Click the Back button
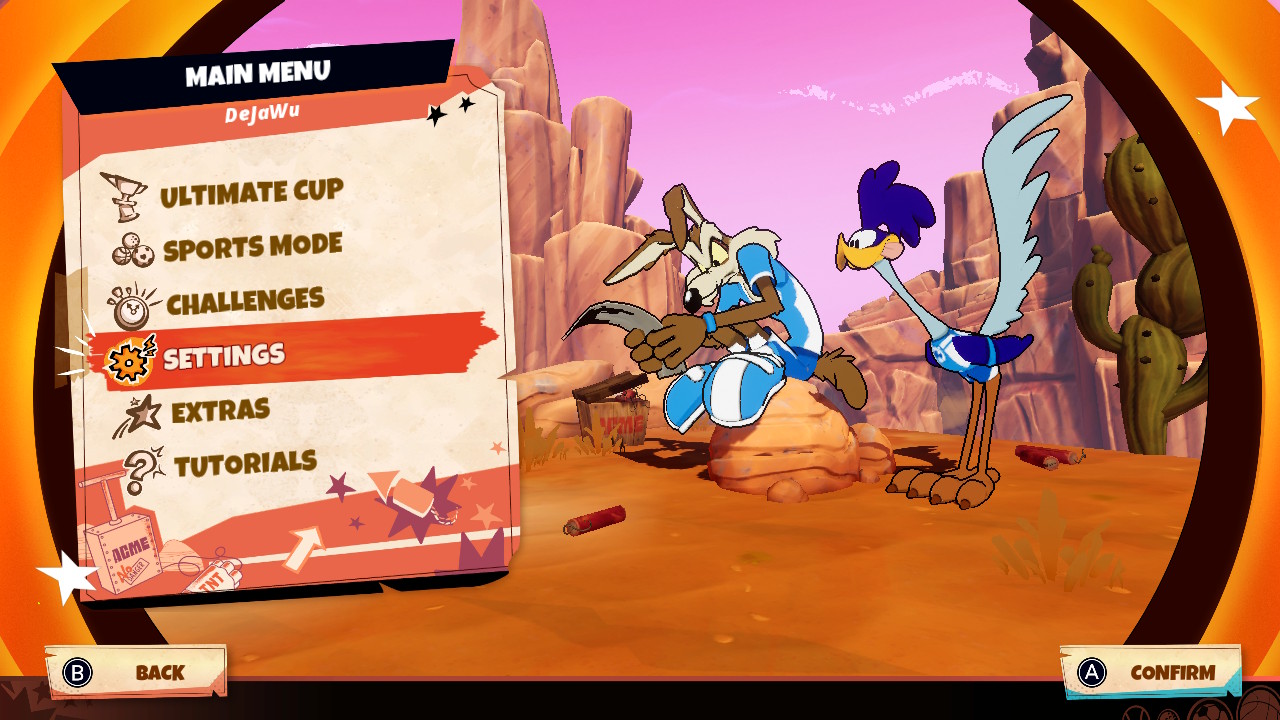Image resolution: width=1280 pixels, height=720 pixels. point(136,672)
